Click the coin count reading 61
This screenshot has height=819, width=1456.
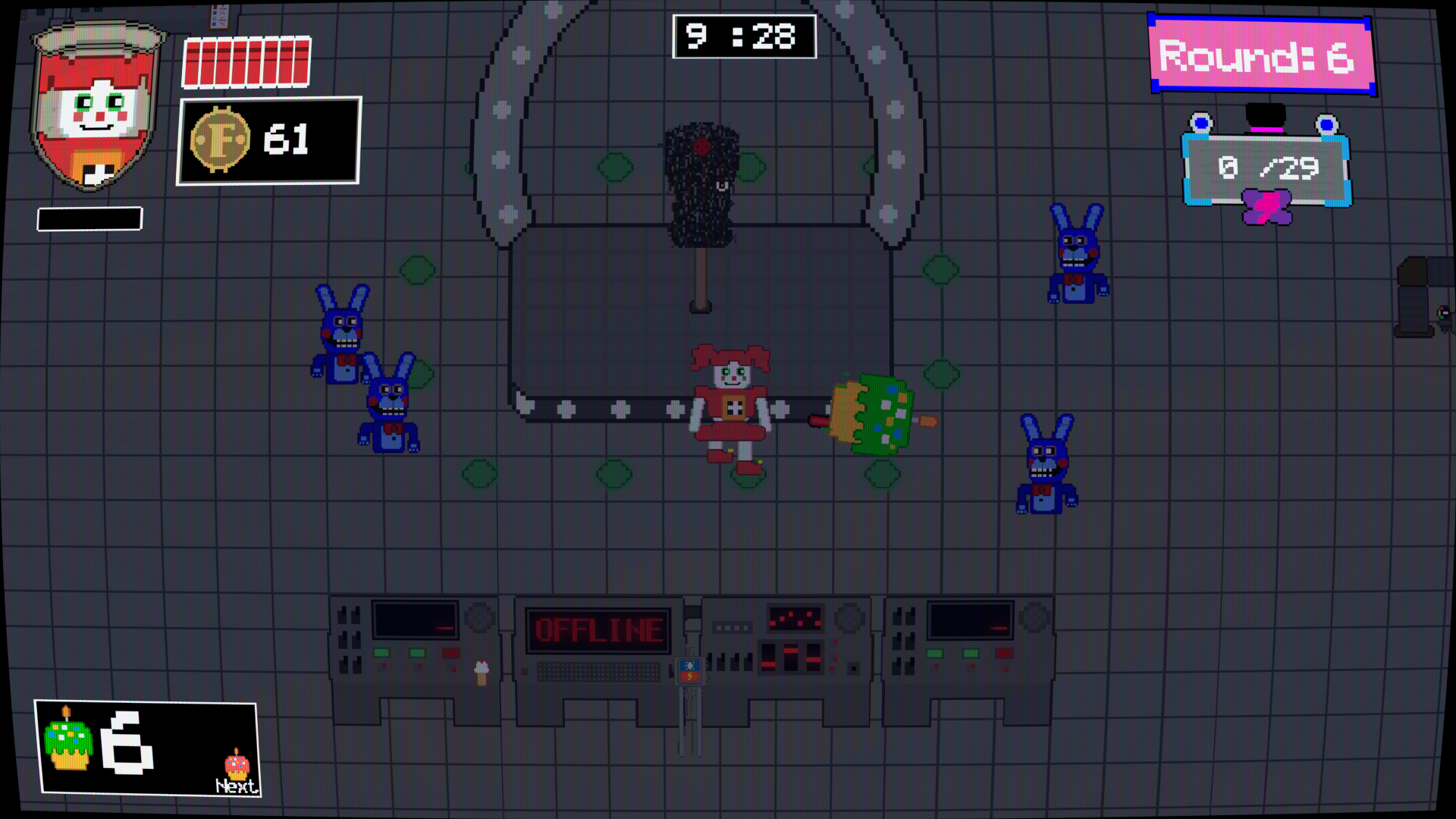pyautogui.click(x=284, y=140)
